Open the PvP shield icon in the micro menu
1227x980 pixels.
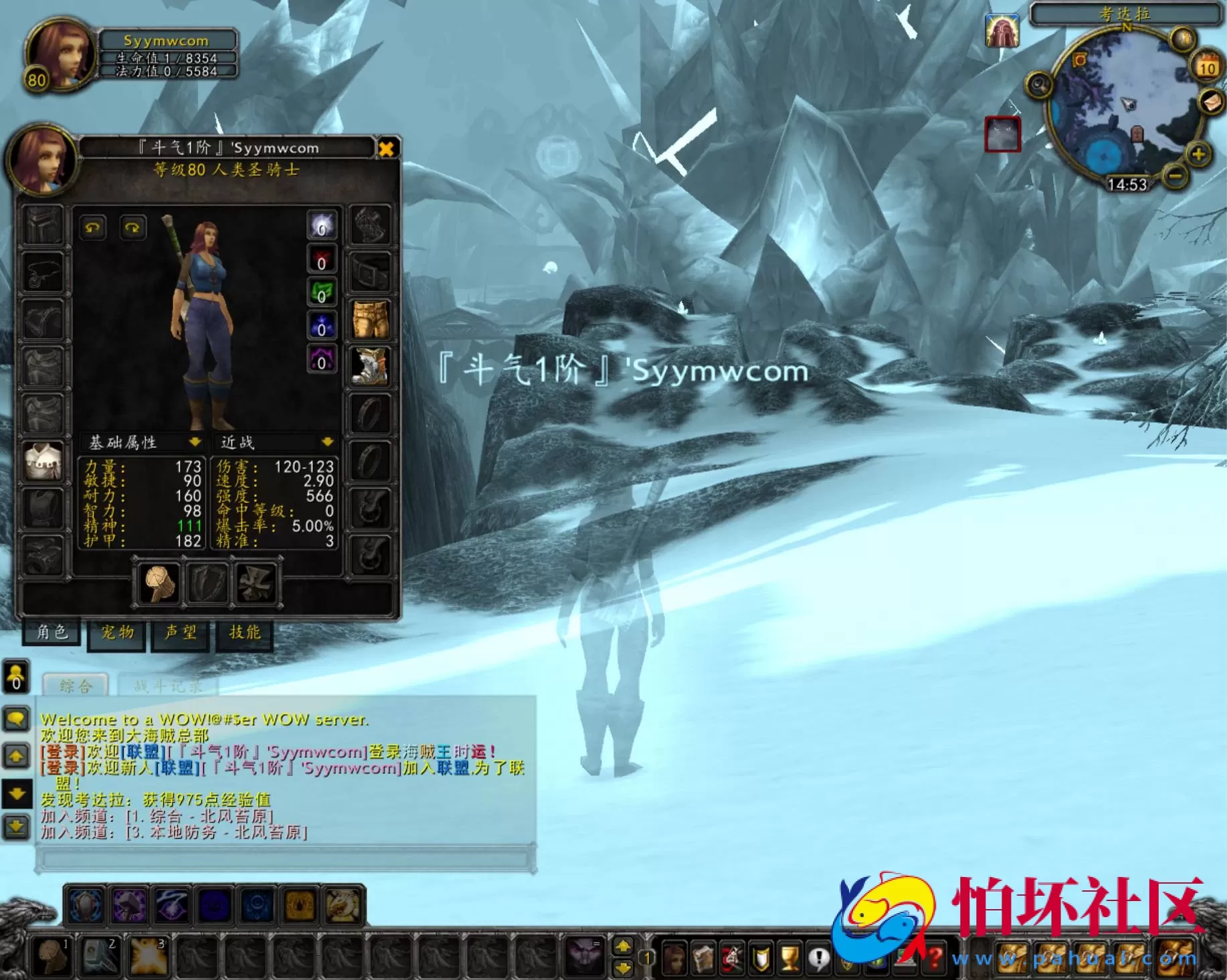(761, 958)
